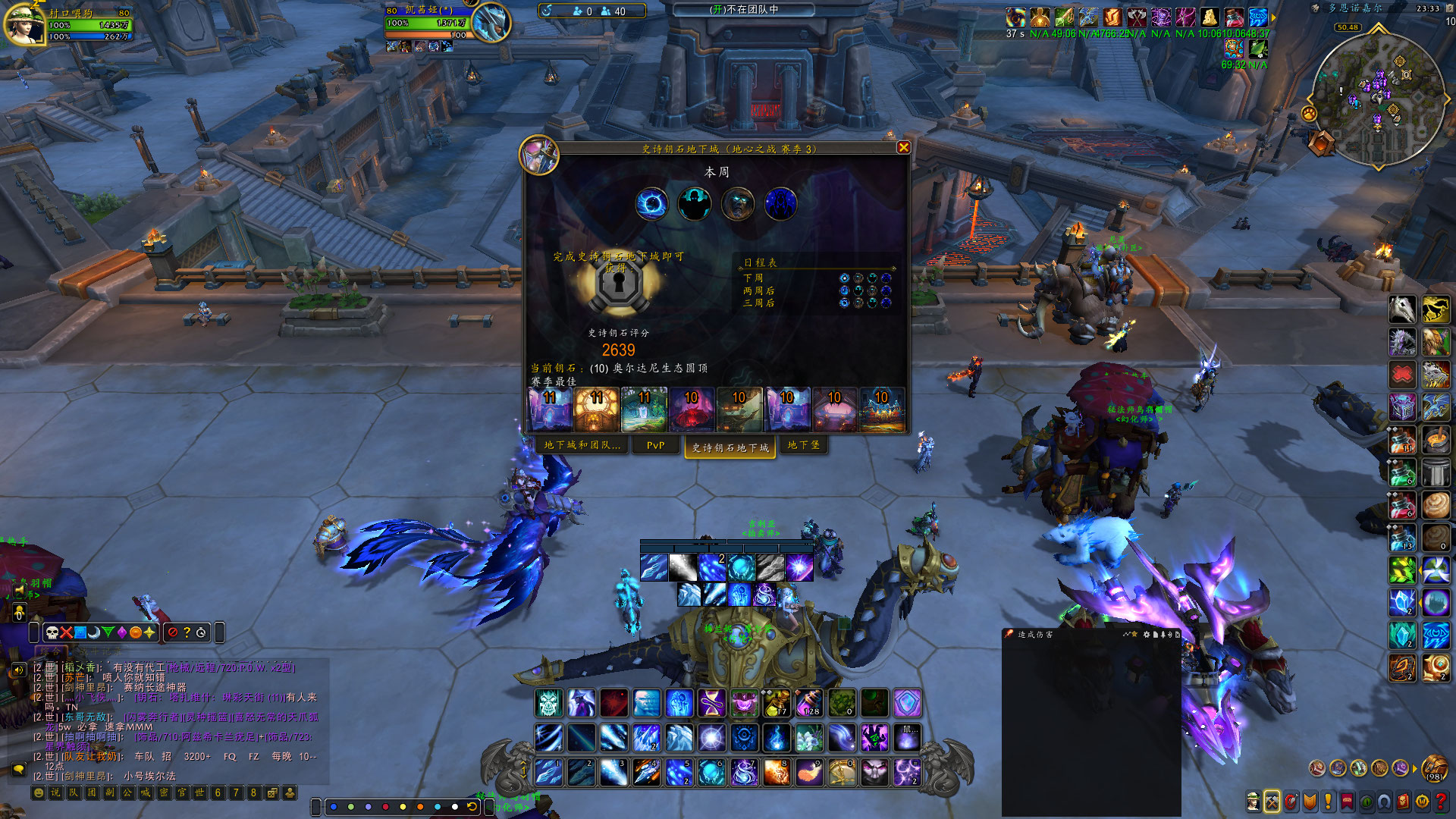The width and height of the screenshot is (1456, 819).
Task: Toggle the chat speaker sound button
Action: [19, 670]
